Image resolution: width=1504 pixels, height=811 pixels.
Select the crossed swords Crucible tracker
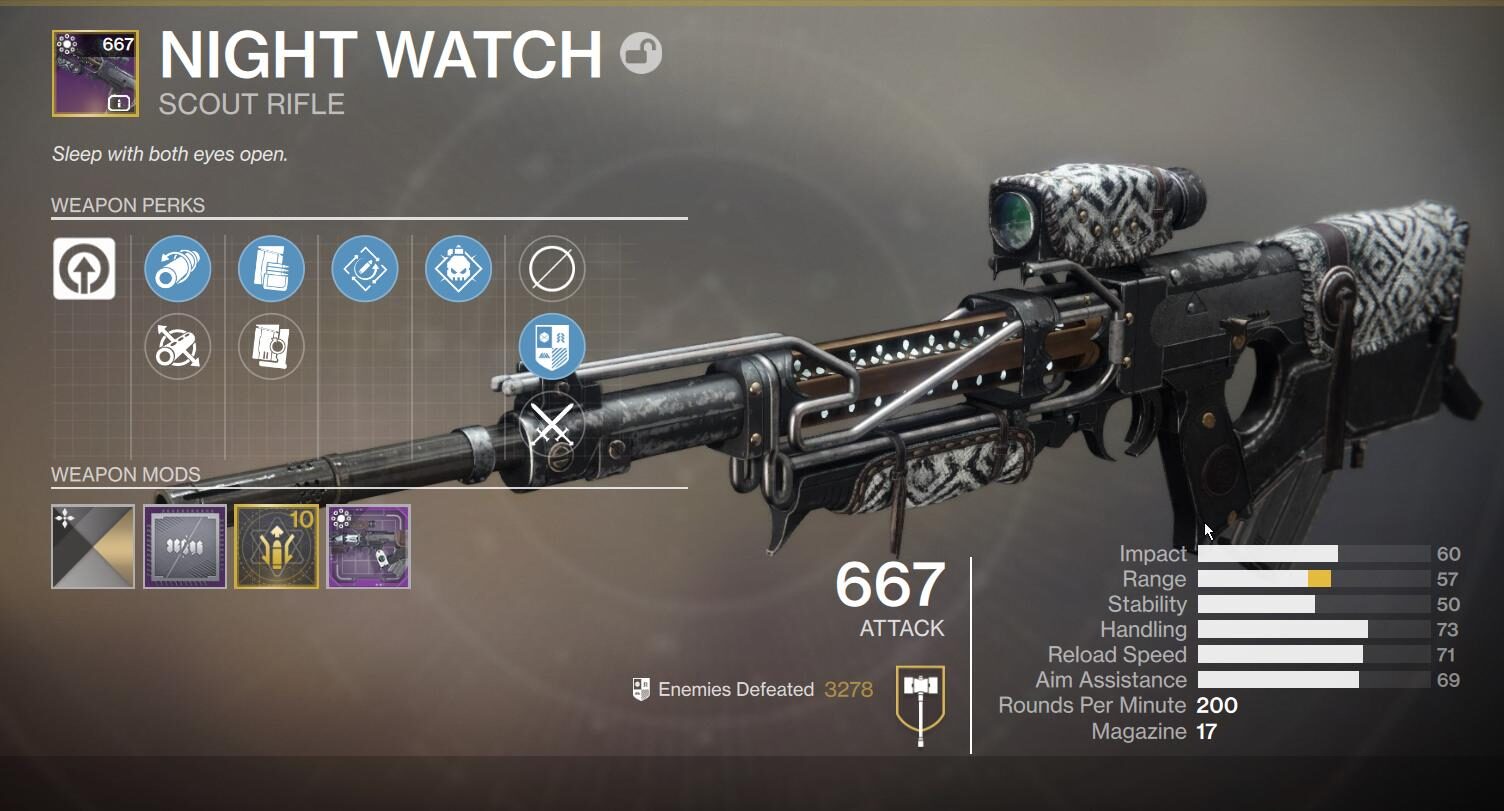[x=552, y=424]
